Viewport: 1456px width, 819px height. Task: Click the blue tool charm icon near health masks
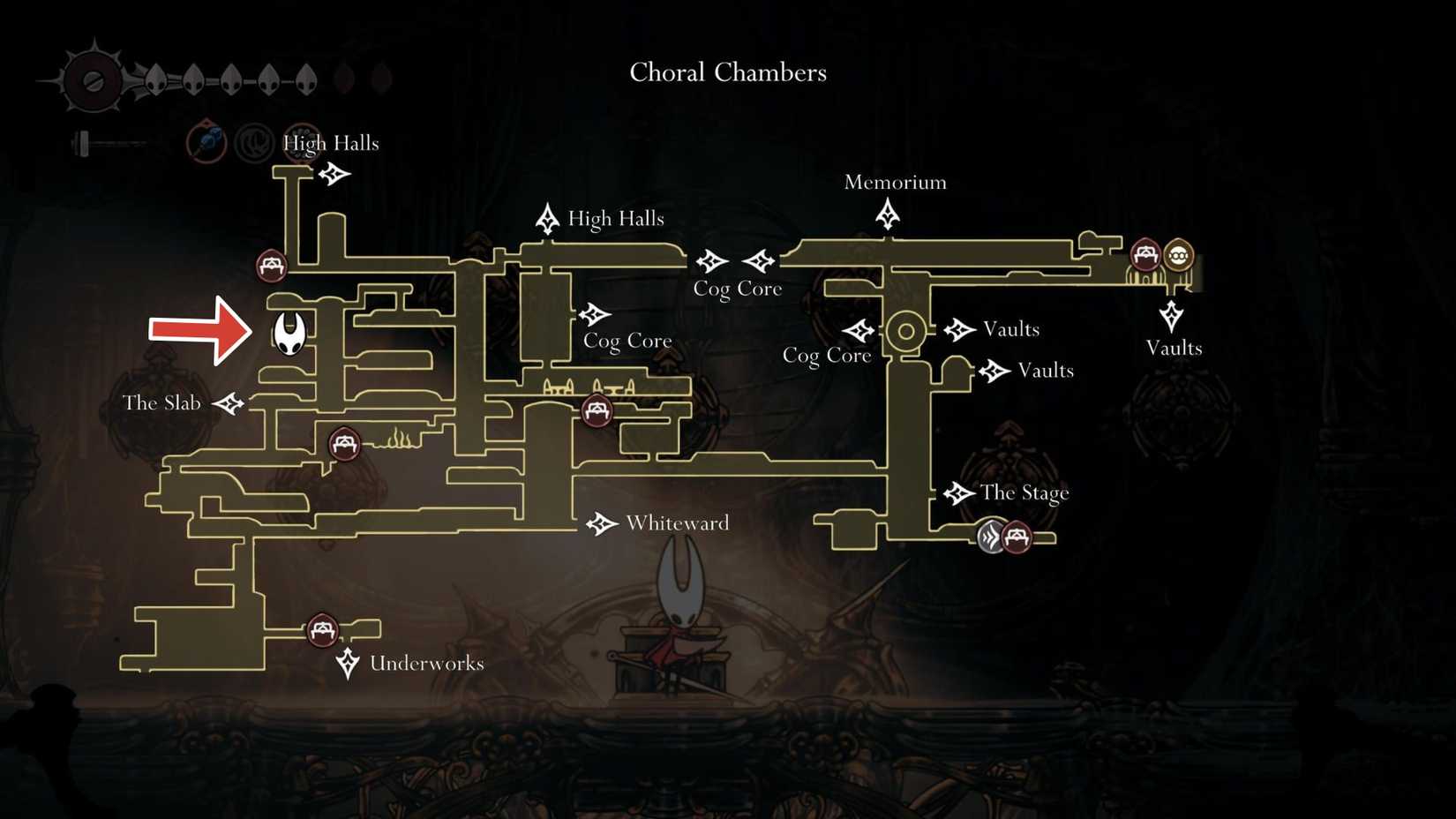pyautogui.click(x=205, y=143)
